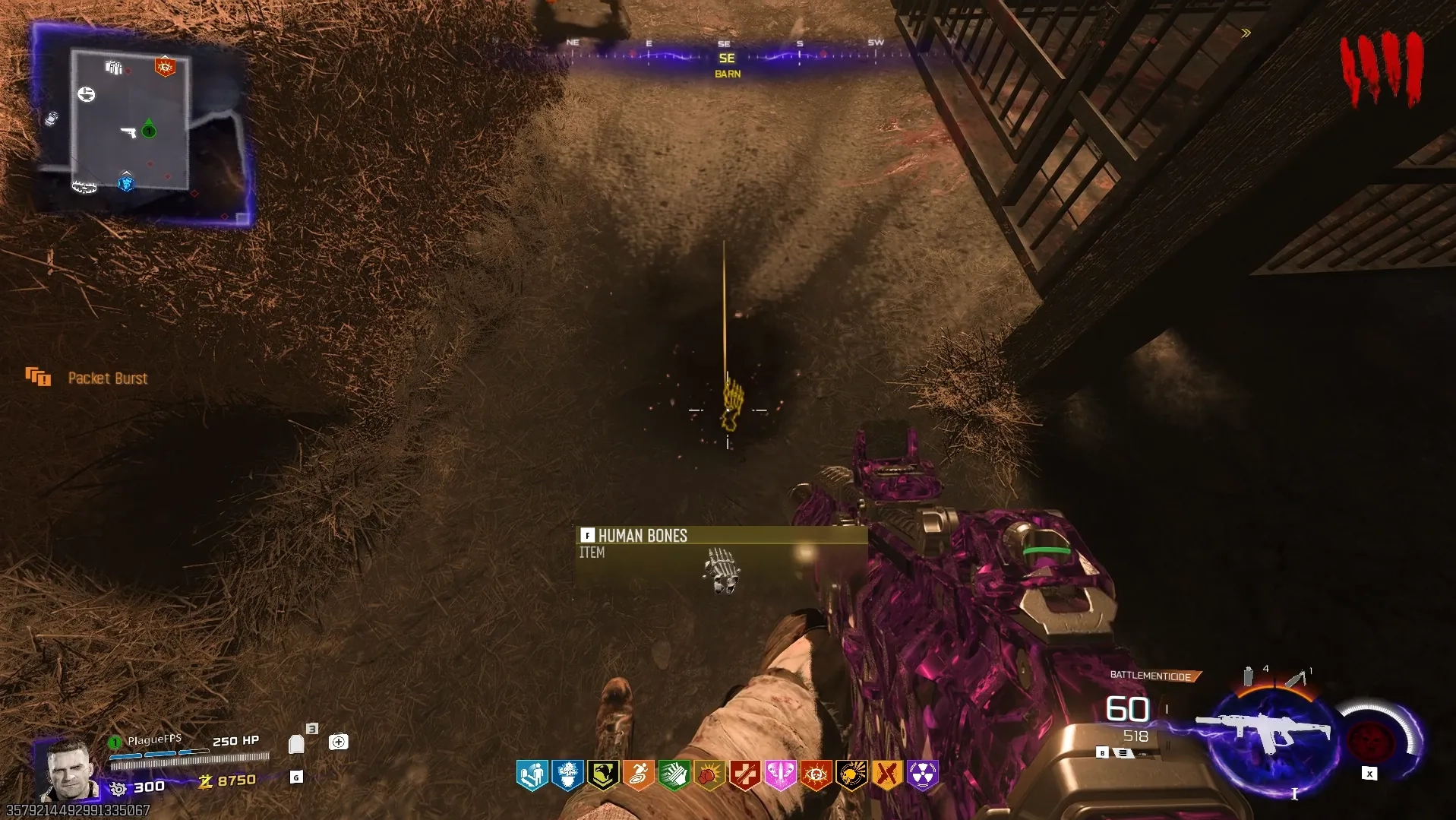Select the blue escalator-figure perk icon
The height and width of the screenshot is (820, 1456).
[x=532, y=775]
